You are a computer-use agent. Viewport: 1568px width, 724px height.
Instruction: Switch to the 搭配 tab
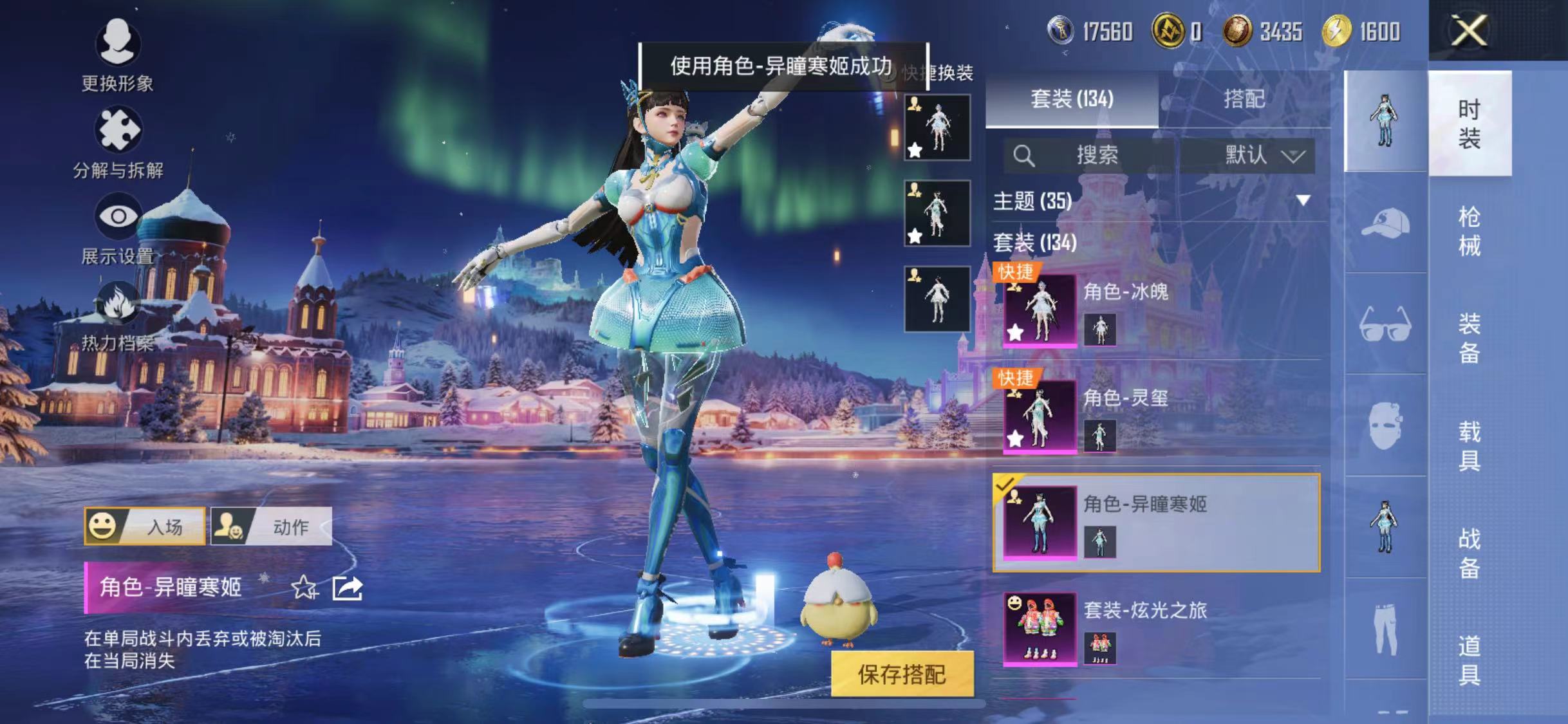coord(1244,99)
